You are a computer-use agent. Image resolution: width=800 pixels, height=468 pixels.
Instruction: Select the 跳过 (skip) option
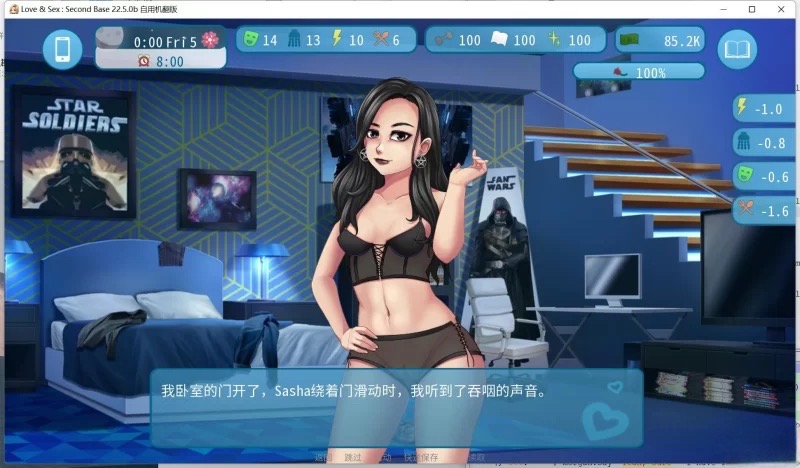(x=351, y=457)
